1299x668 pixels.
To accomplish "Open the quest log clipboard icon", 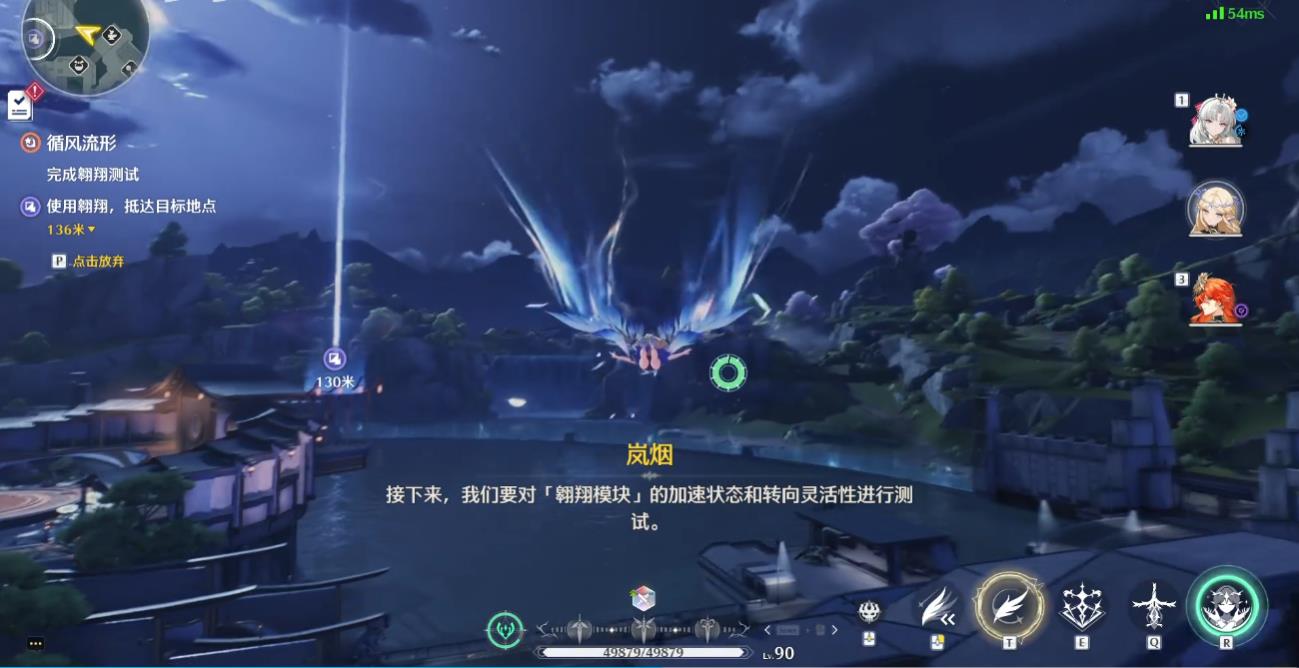I will tap(19, 104).
